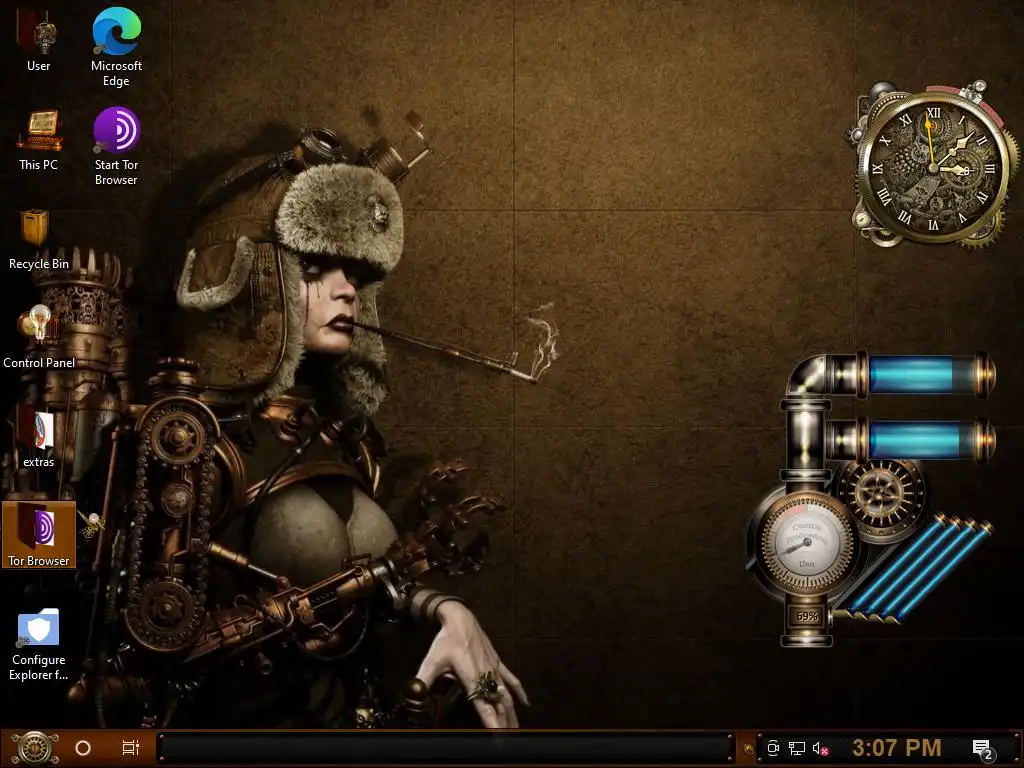Open the Recycle Bin
Viewport: 1024px width, 768px height.
pyautogui.click(x=38, y=232)
